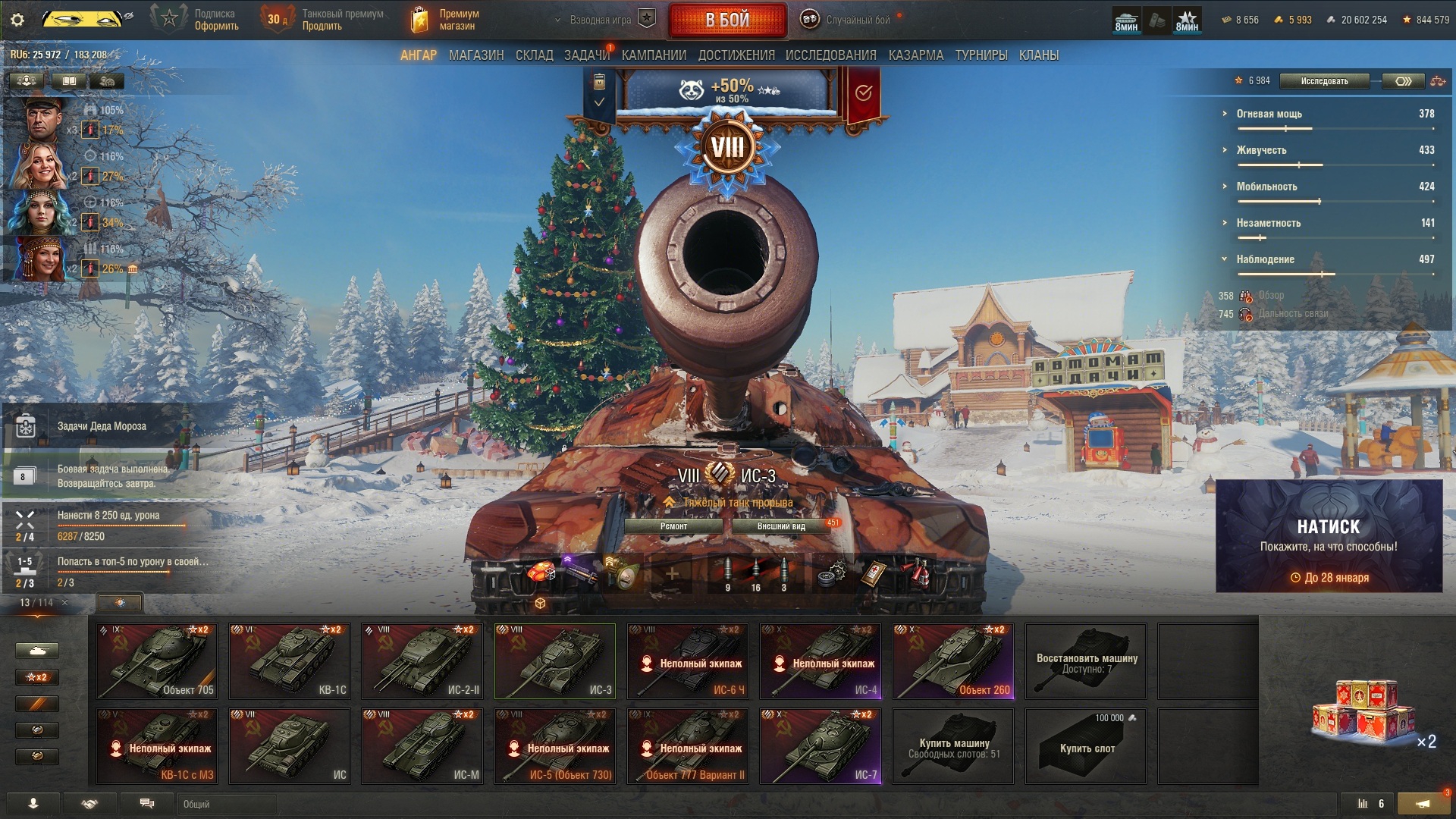Choose the КВ-1С tank card
This screenshot has height=819, width=1456.
coord(290,661)
